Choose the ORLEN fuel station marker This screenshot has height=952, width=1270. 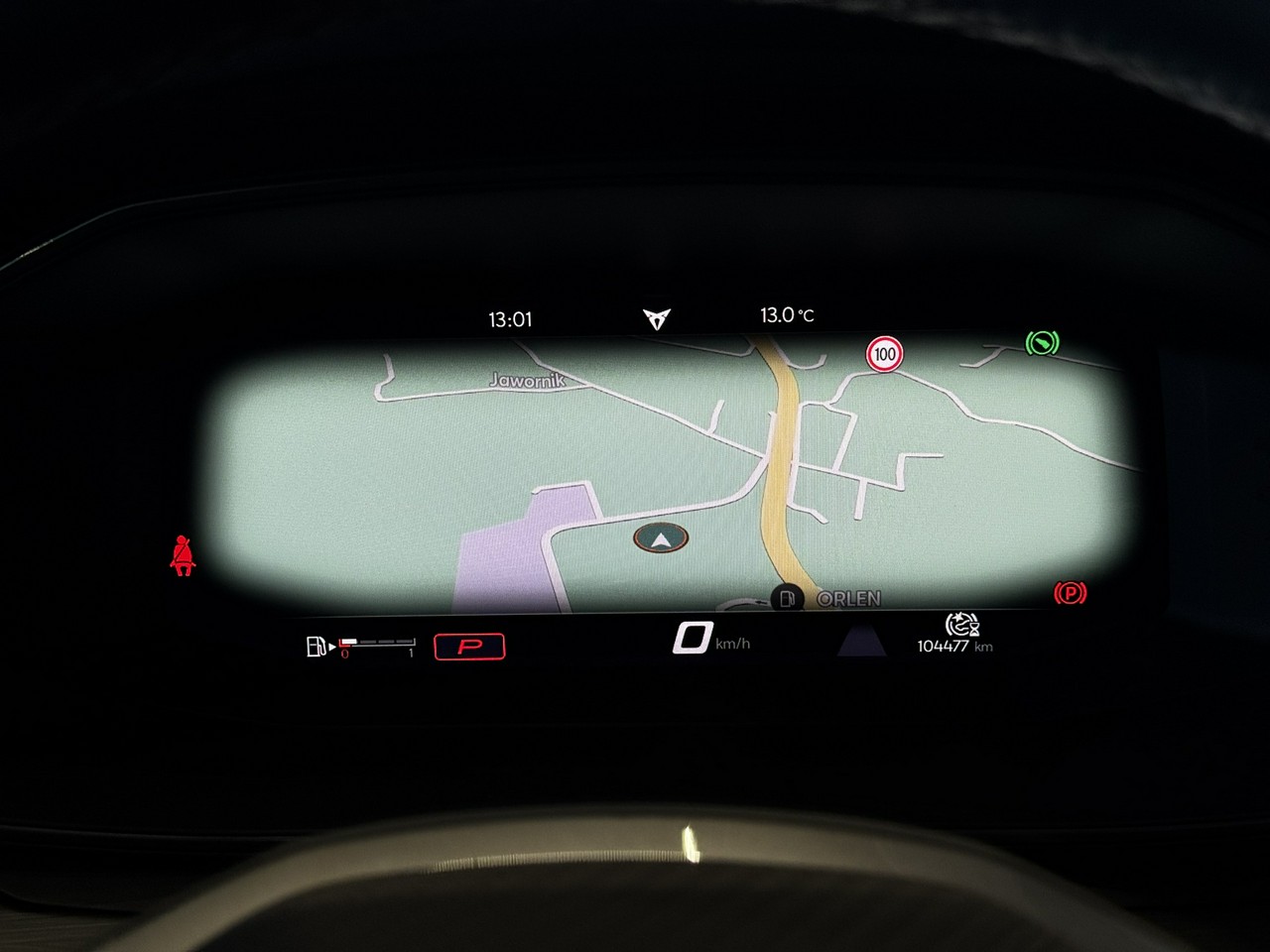coord(787,598)
